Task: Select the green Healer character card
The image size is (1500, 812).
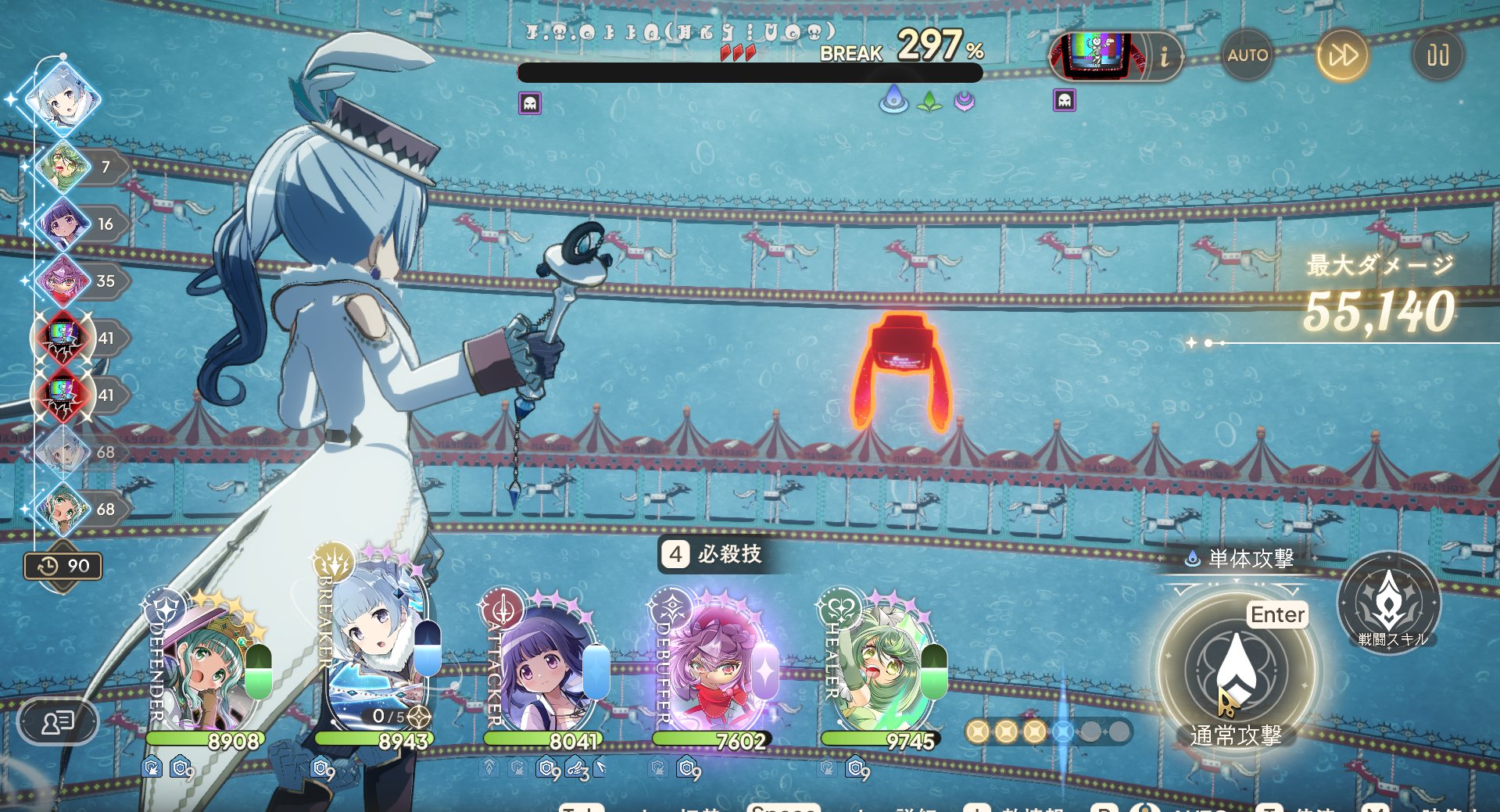Action: (883, 664)
